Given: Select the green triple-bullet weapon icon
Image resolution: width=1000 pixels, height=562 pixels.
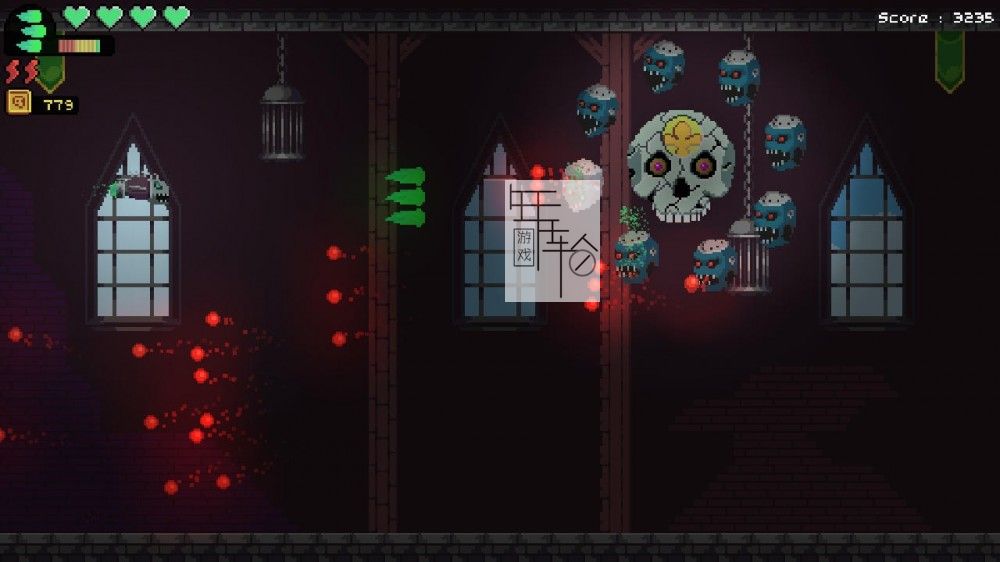Looking at the screenshot, I should pyautogui.click(x=32, y=31).
